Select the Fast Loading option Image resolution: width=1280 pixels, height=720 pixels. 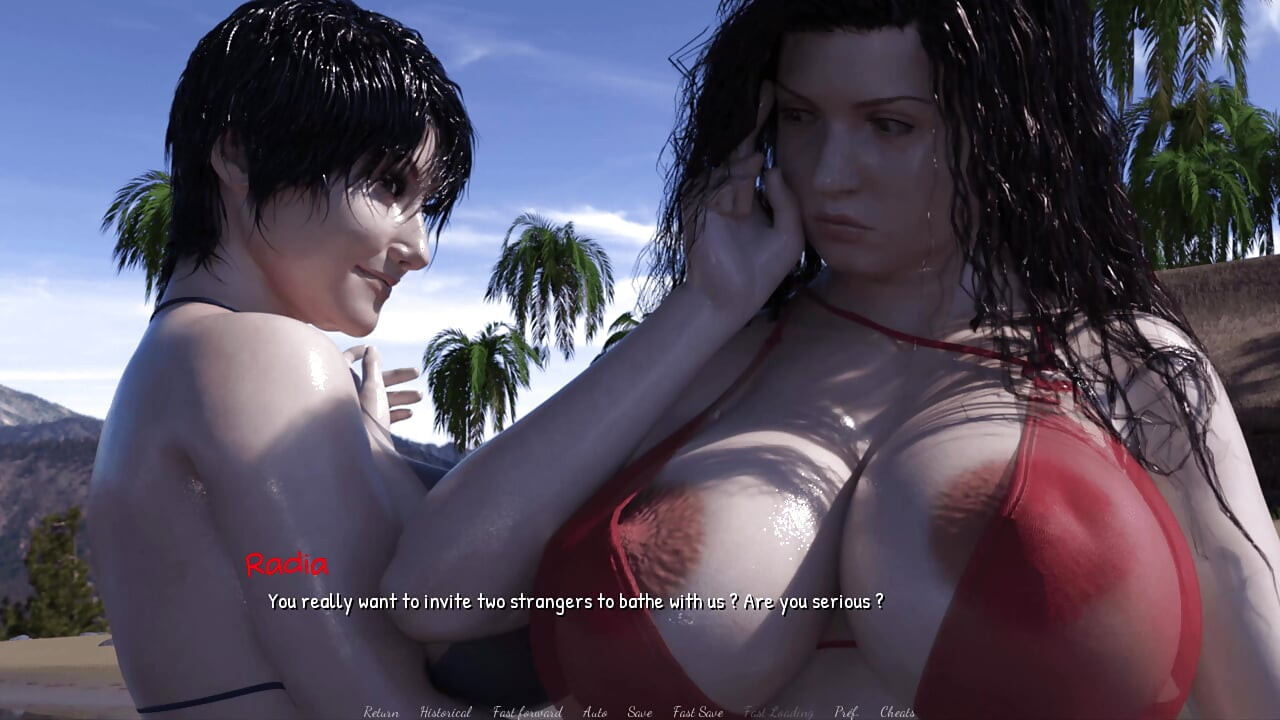pyautogui.click(x=778, y=712)
